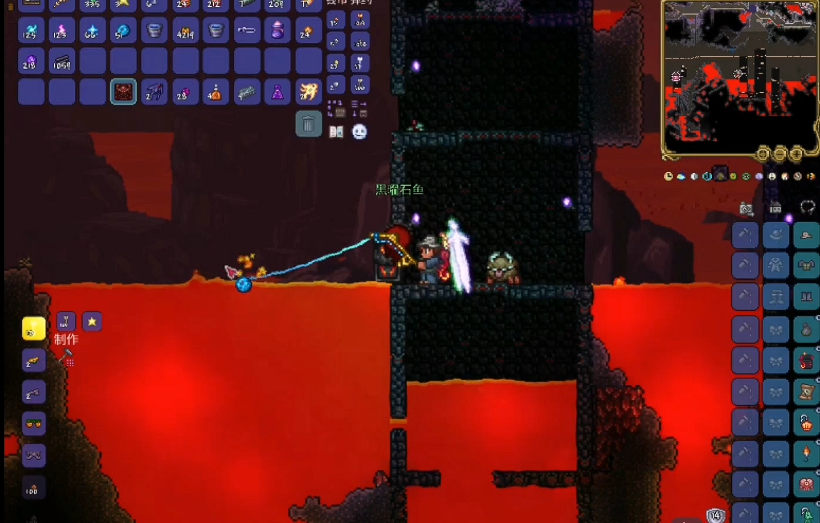Click the trash can slot
Viewport: 820px width, 523px height.
pyautogui.click(x=308, y=124)
